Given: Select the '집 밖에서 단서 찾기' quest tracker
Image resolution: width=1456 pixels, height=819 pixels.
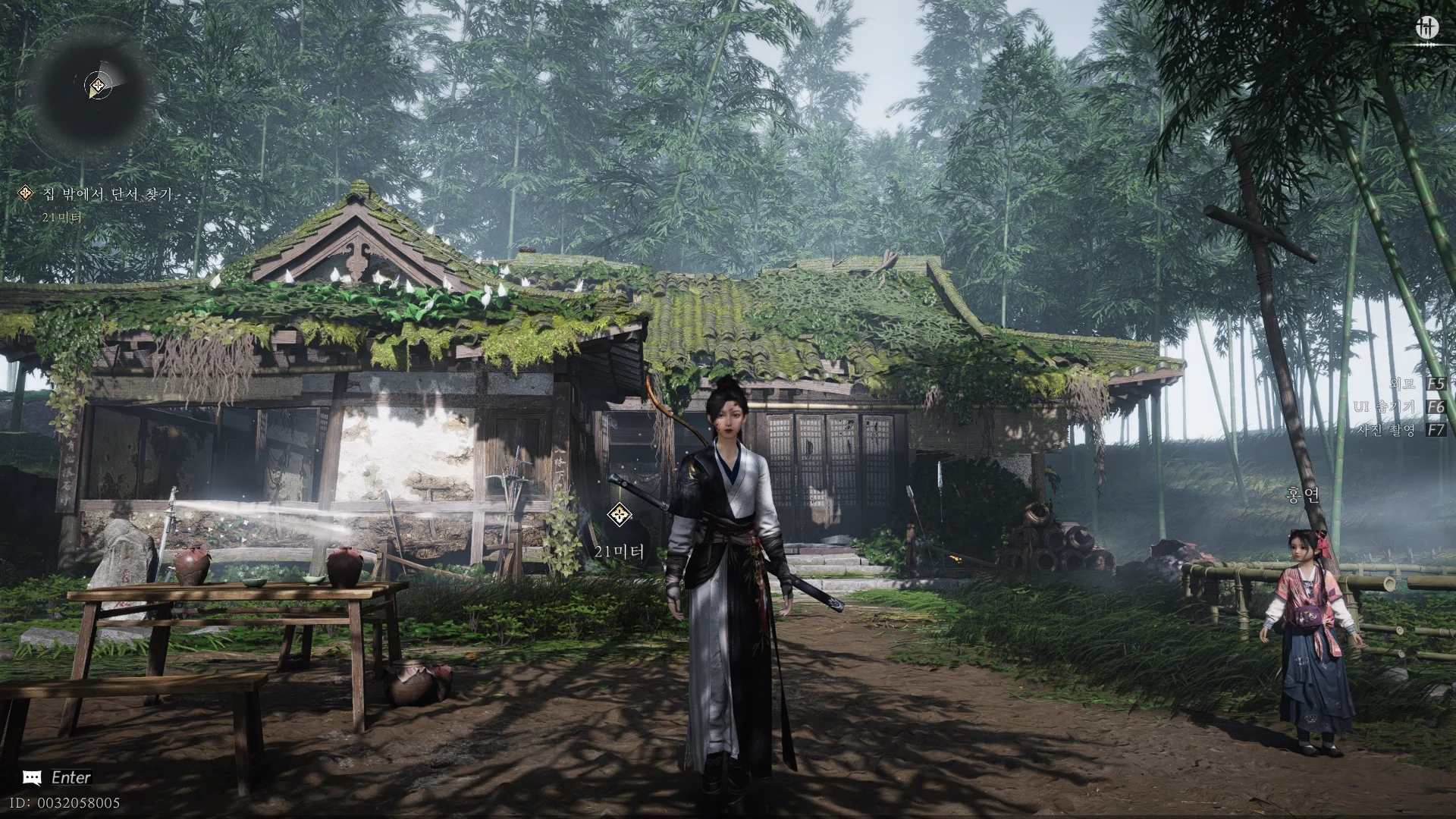Looking at the screenshot, I should (106, 195).
